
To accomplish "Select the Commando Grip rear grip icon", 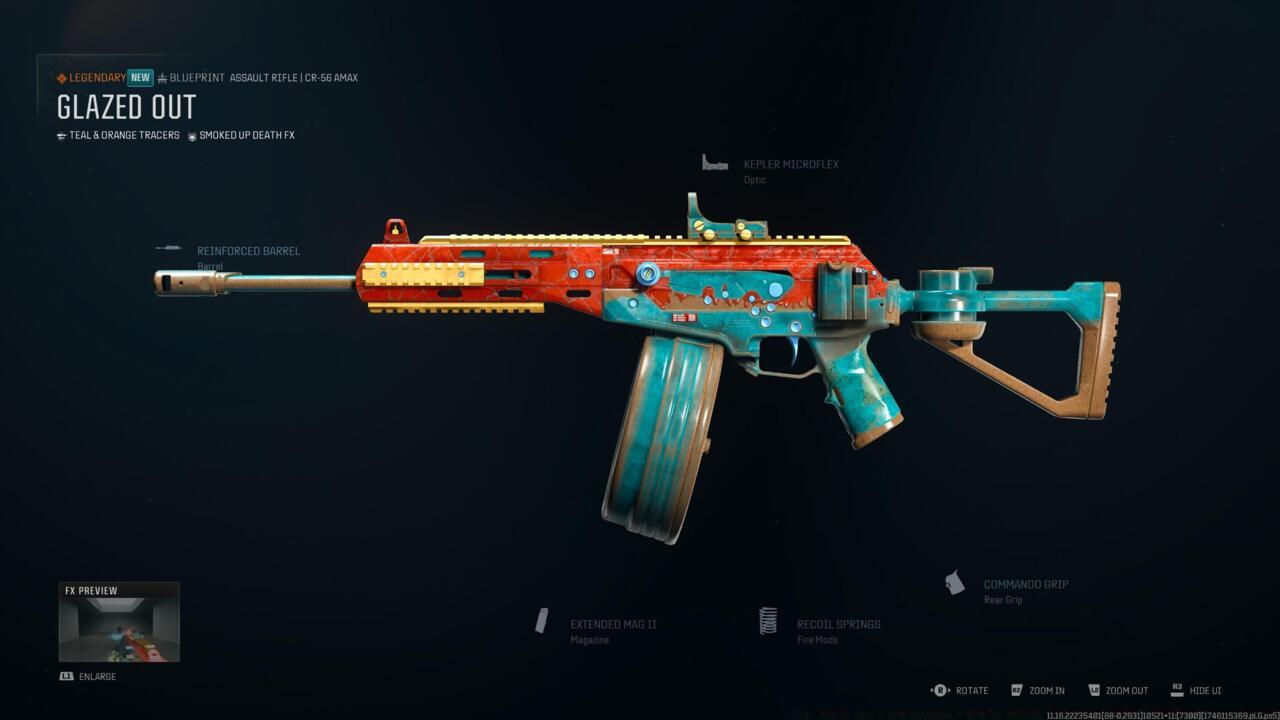I will [953, 583].
